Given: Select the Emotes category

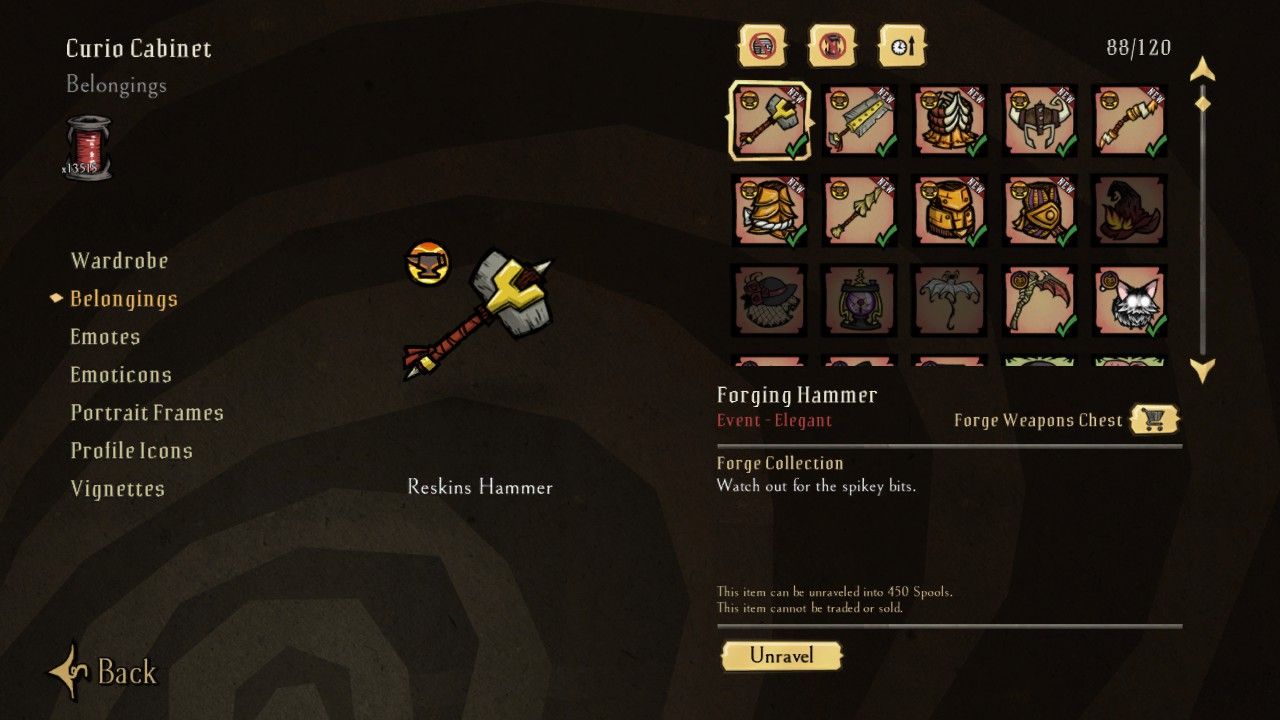Looking at the screenshot, I should 105,337.
